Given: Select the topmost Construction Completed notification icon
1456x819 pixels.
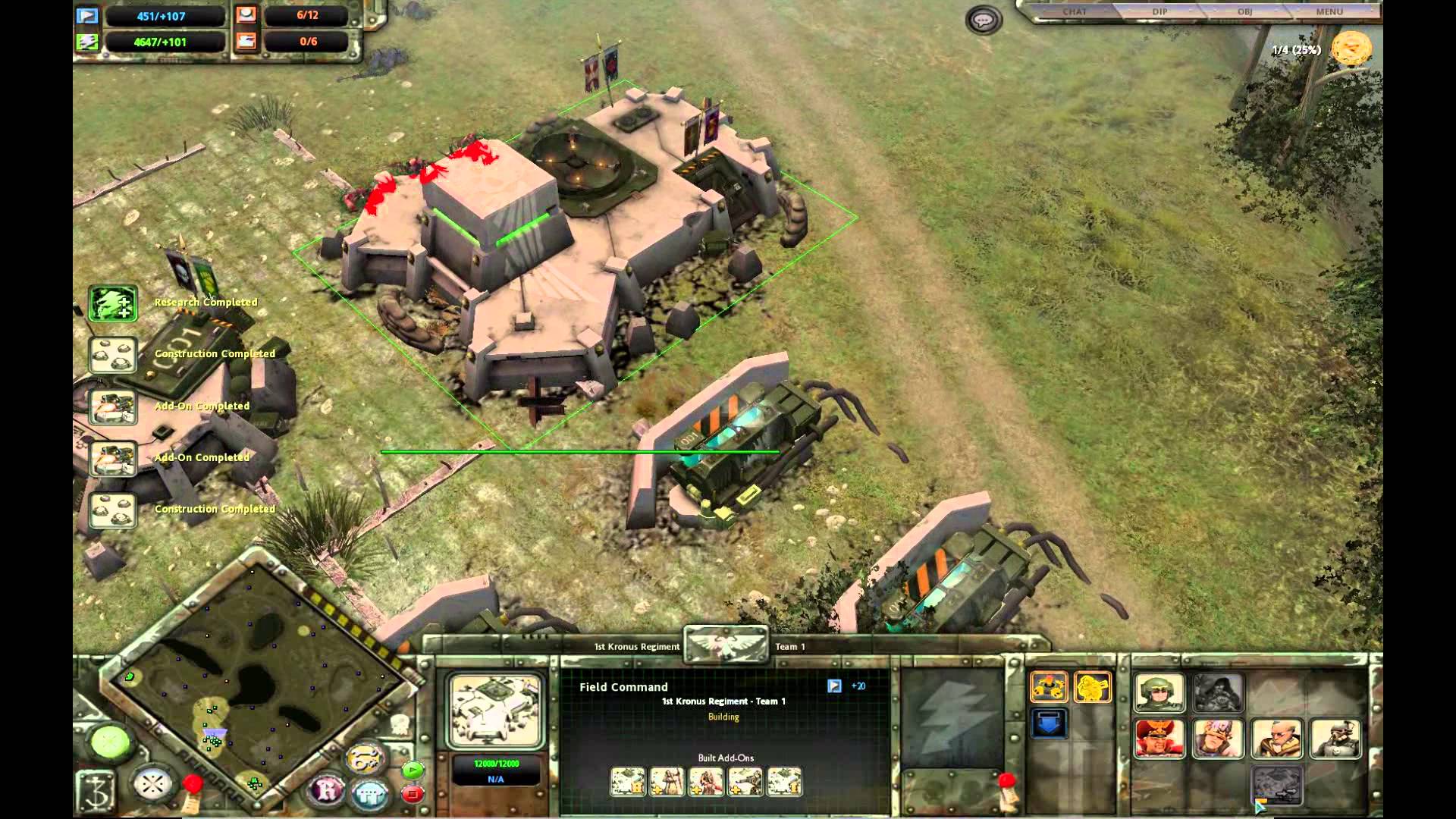Looking at the screenshot, I should tap(113, 355).
